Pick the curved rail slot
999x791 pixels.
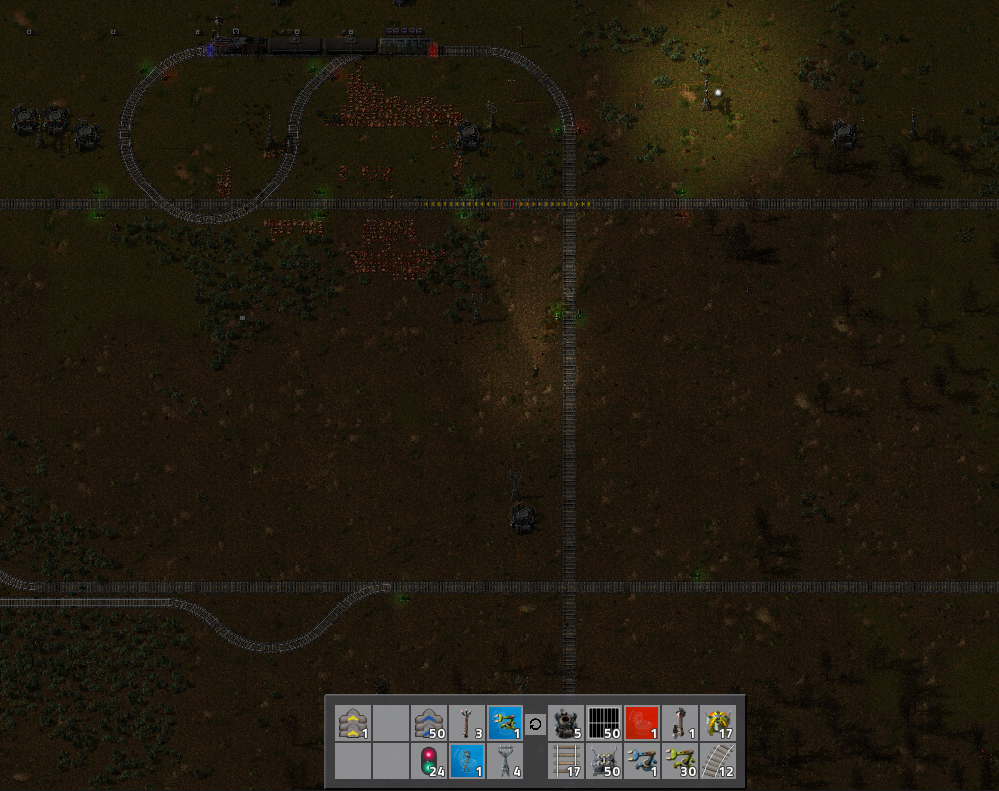719,761
